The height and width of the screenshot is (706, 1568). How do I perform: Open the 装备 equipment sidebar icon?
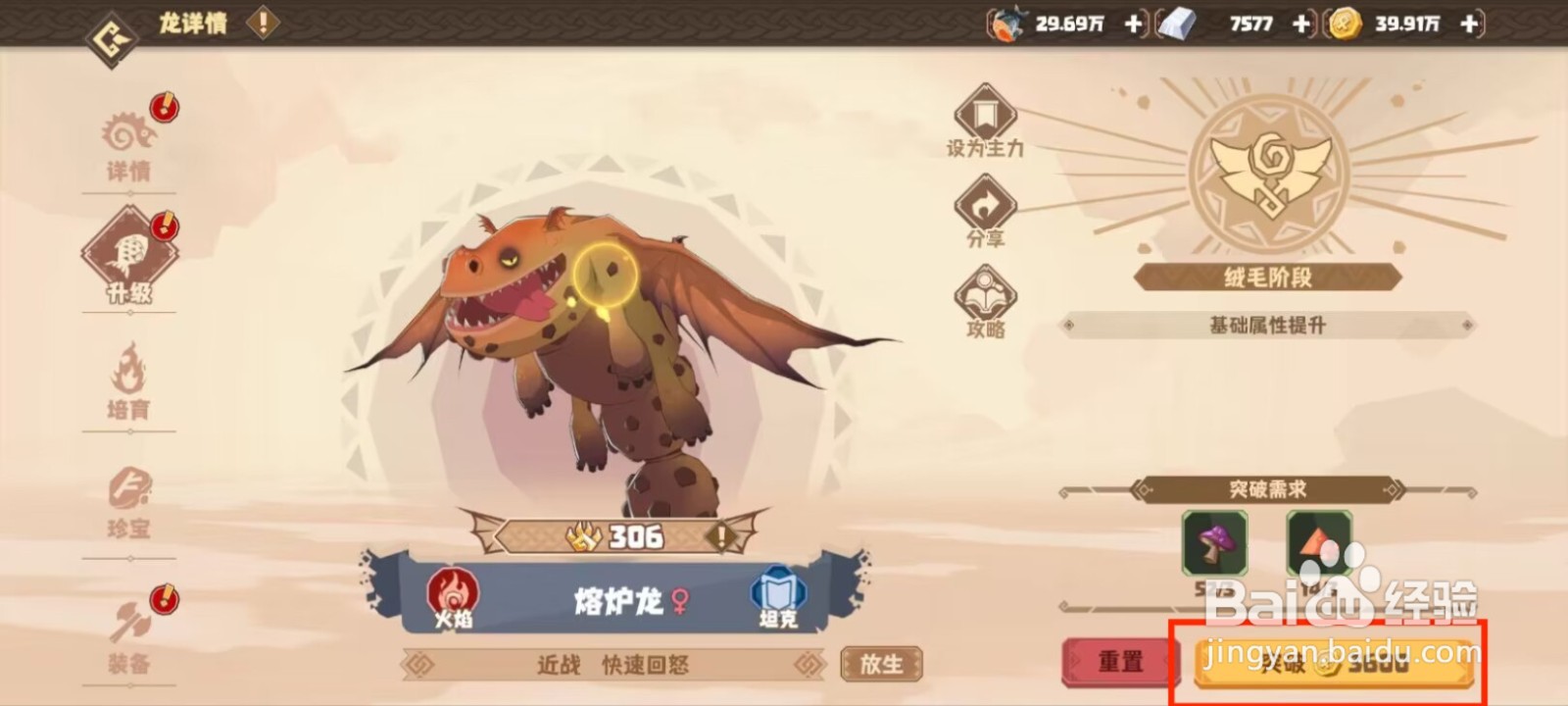[x=132, y=632]
